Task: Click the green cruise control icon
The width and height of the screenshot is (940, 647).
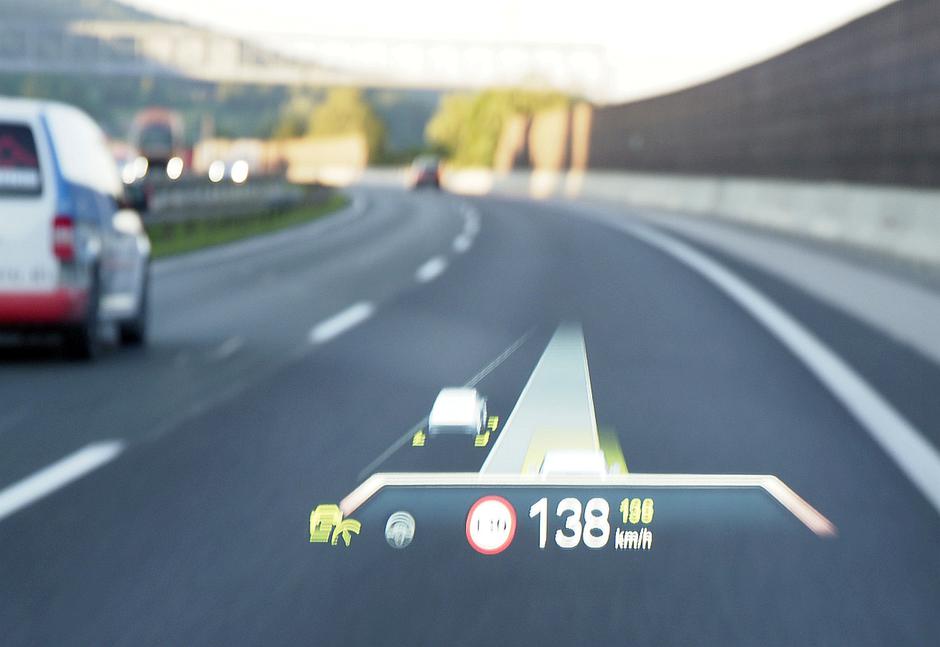Action: tap(333, 525)
